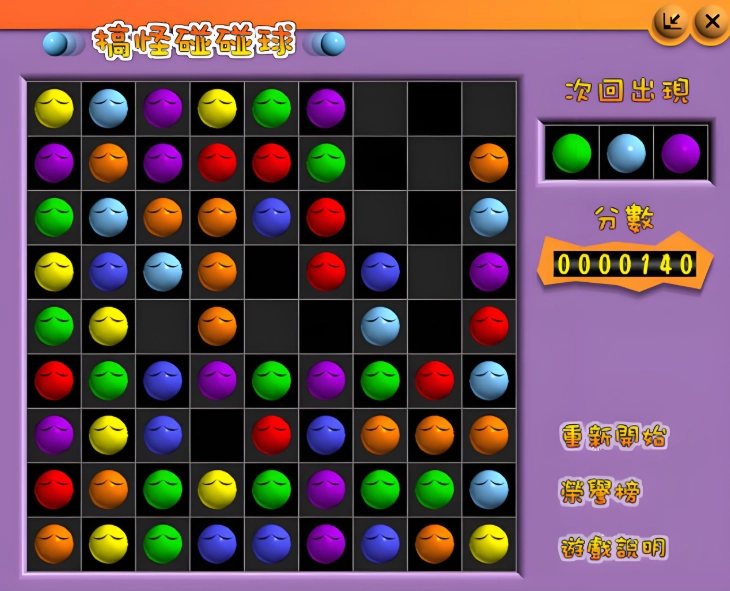Open the 榮譽榜 high score board
This screenshot has width=730, height=591.
coord(601,492)
